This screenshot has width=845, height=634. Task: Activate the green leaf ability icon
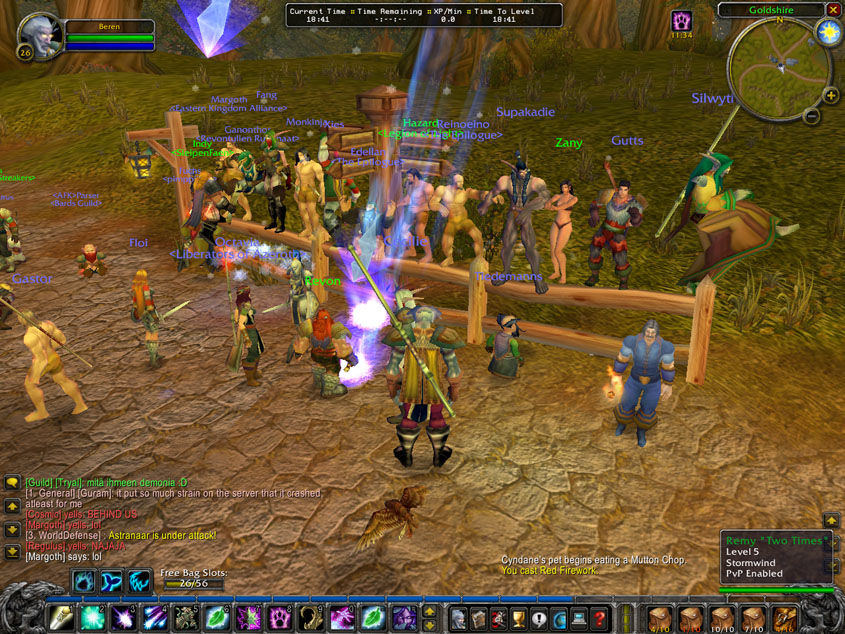pyautogui.click(x=217, y=618)
